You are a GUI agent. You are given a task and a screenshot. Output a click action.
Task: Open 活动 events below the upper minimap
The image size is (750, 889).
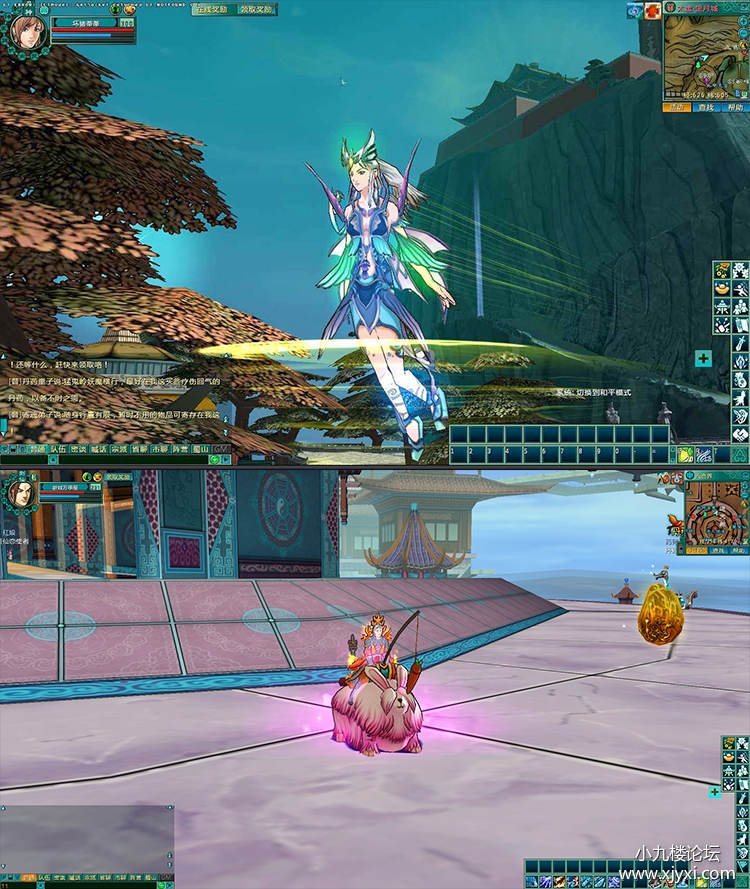pyautogui.click(x=677, y=107)
